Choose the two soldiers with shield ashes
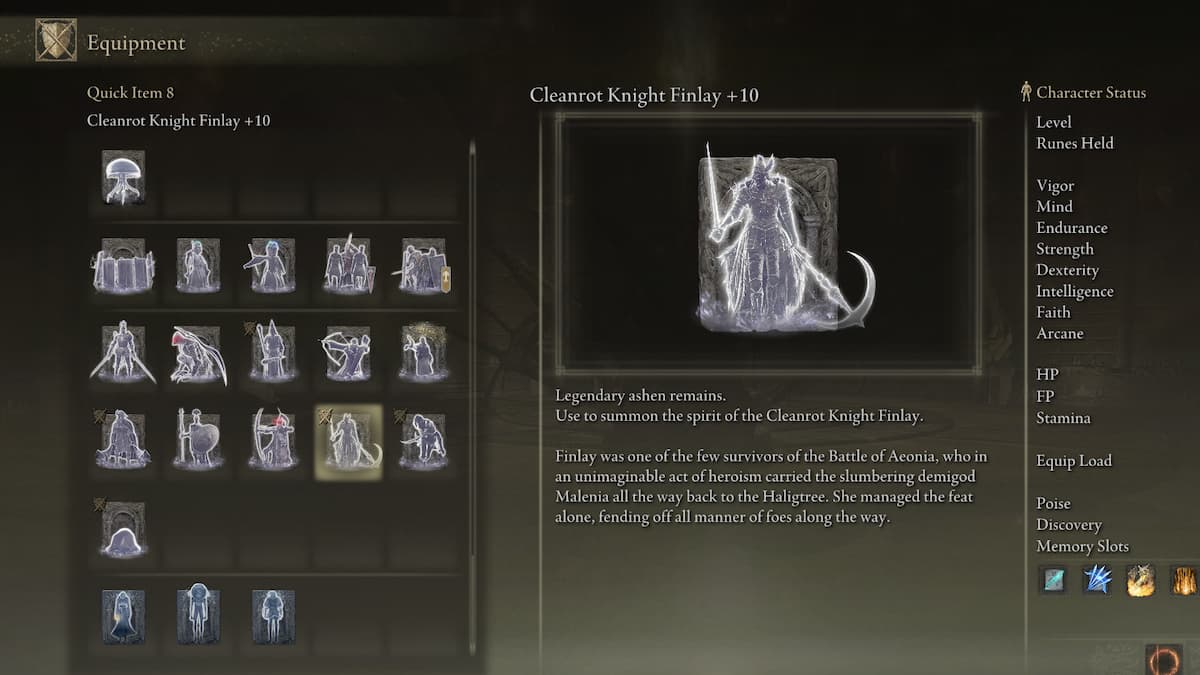This screenshot has width=1200, height=675. (x=348, y=265)
